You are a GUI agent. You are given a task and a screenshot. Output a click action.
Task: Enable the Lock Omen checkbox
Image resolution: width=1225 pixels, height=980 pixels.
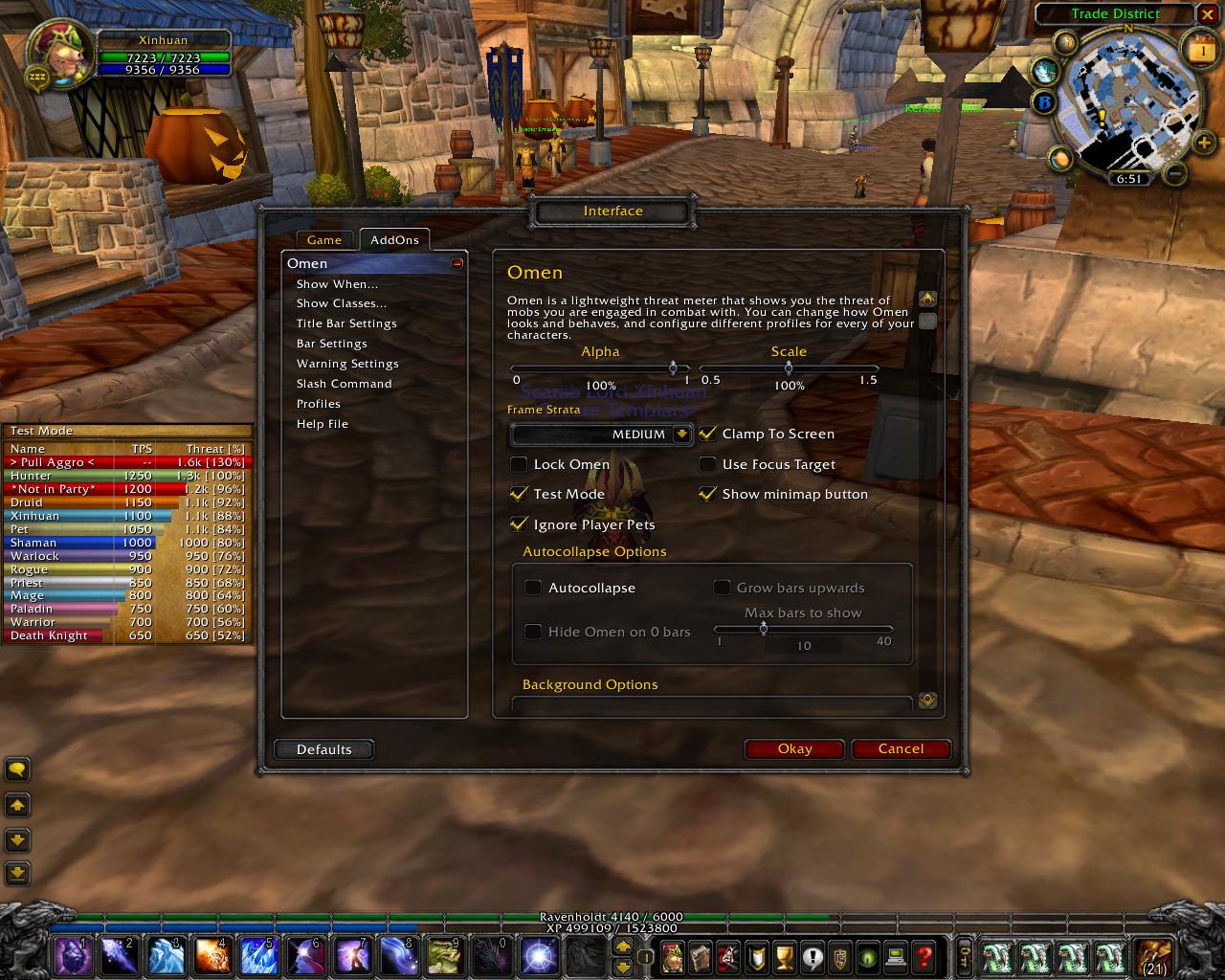tap(519, 464)
